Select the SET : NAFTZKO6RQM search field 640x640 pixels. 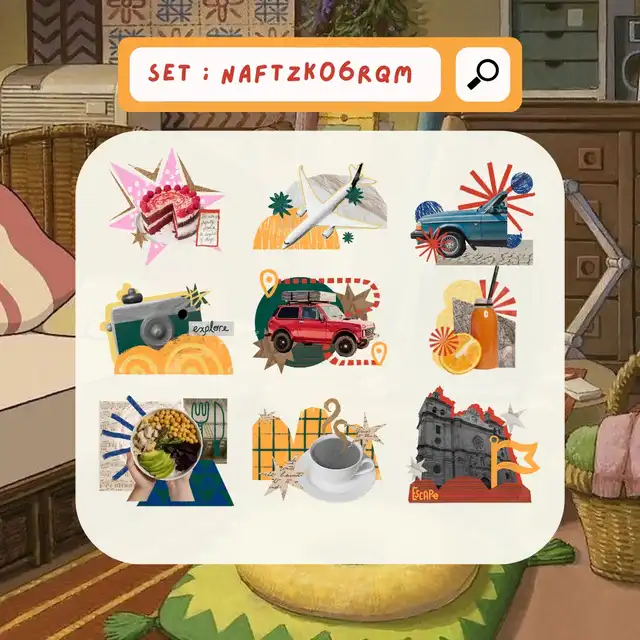click(x=285, y=74)
